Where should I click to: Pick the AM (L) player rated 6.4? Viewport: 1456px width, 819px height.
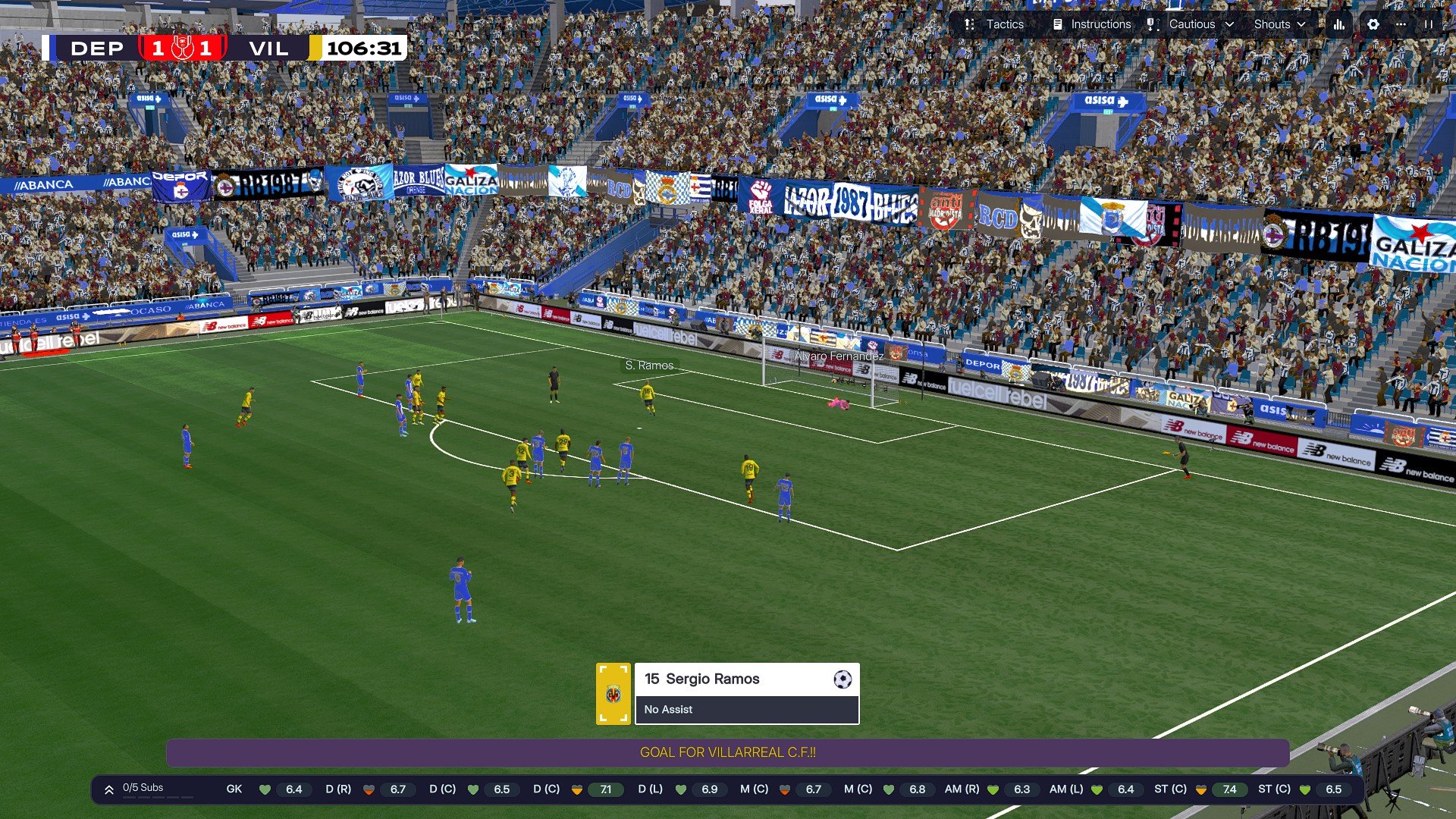click(1095, 789)
